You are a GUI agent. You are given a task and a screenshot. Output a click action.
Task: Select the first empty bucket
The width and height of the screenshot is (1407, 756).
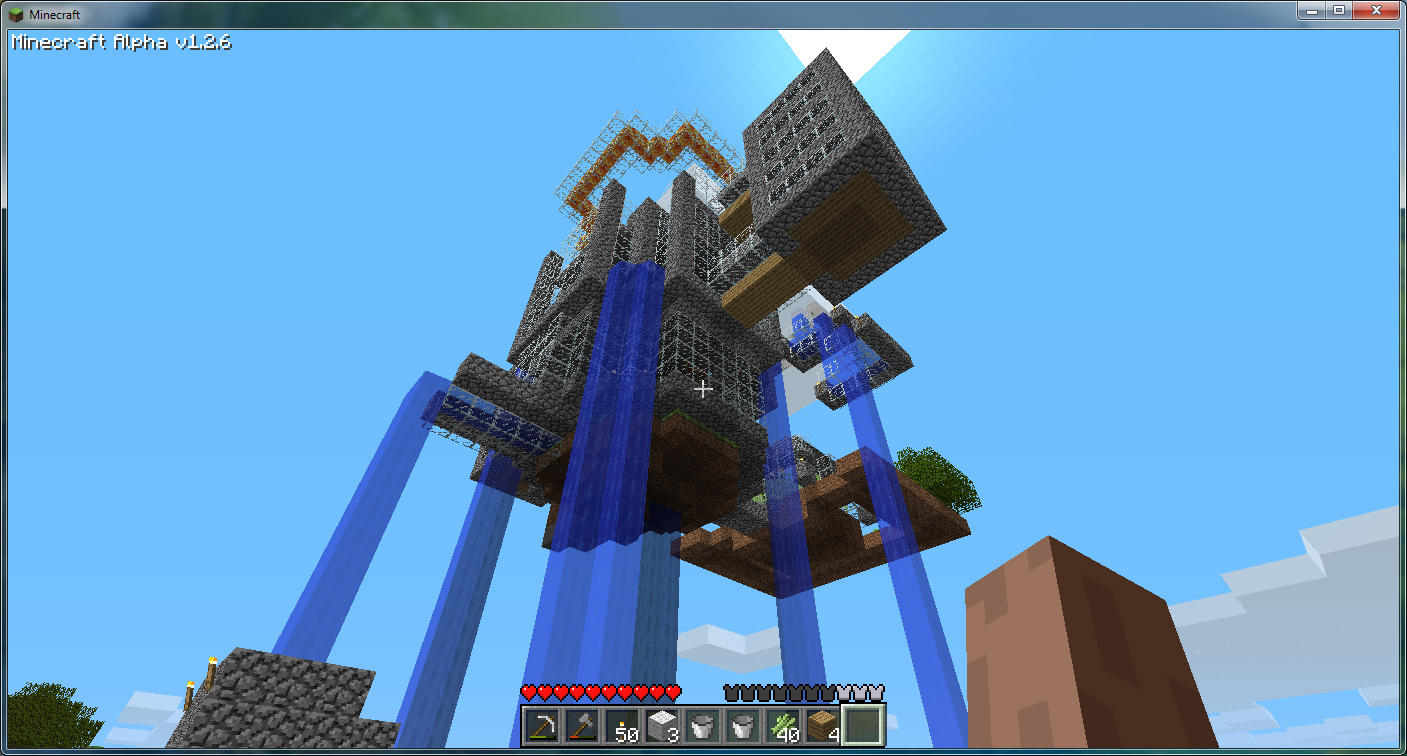703,725
